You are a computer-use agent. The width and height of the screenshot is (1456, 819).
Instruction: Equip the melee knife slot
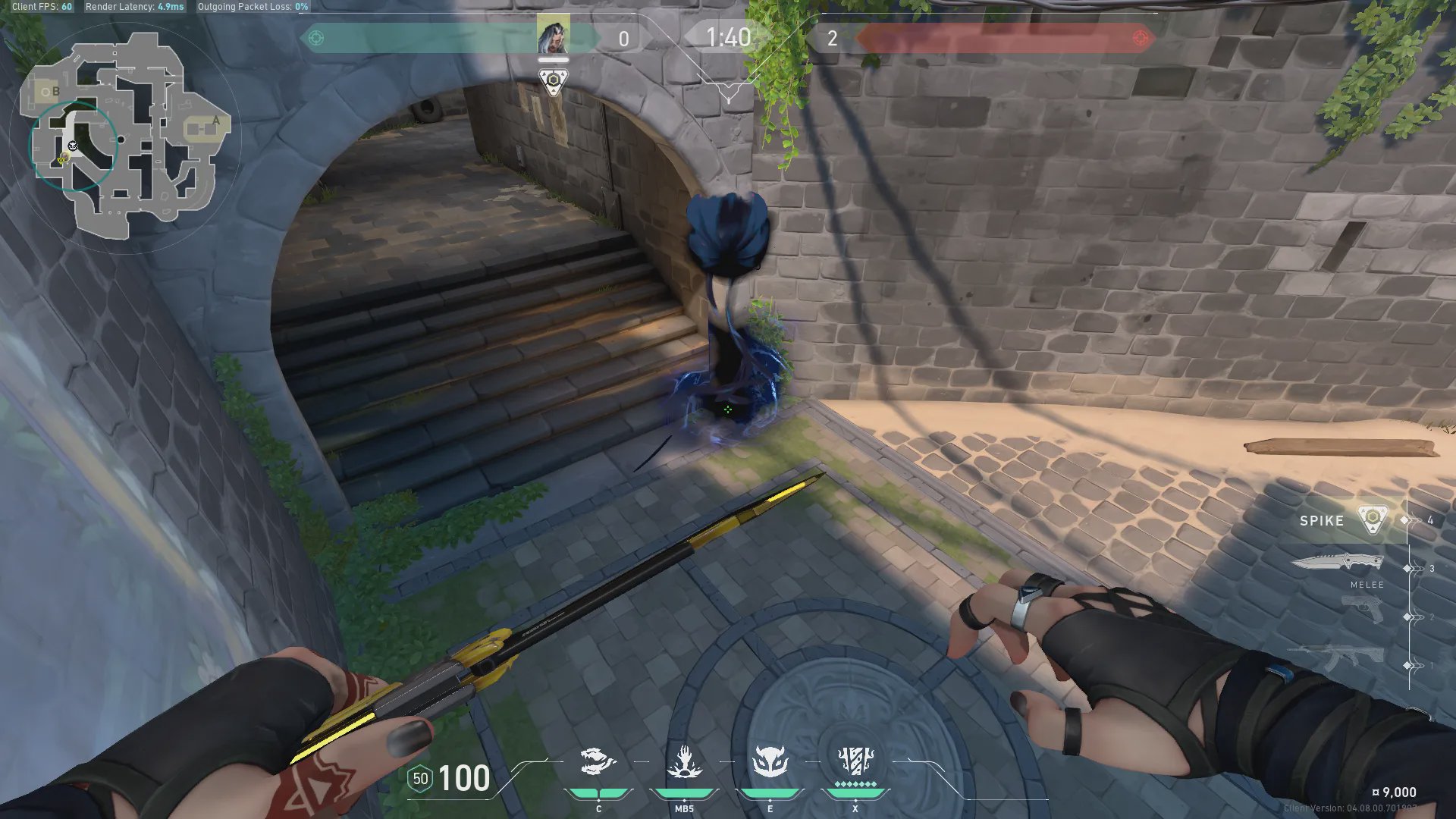[1338, 563]
